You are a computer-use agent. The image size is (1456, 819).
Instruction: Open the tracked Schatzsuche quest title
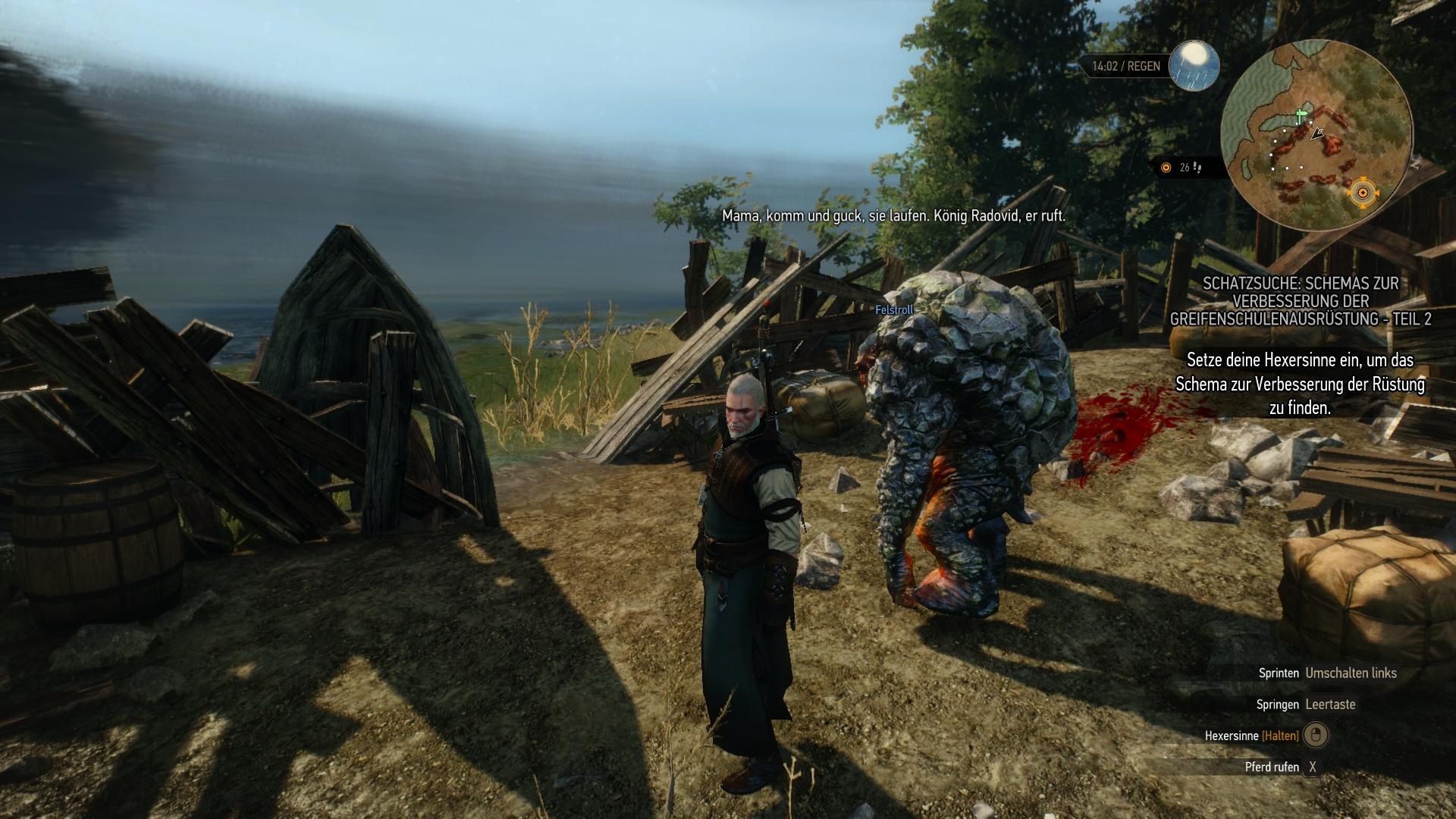[x=1301, y=301]
